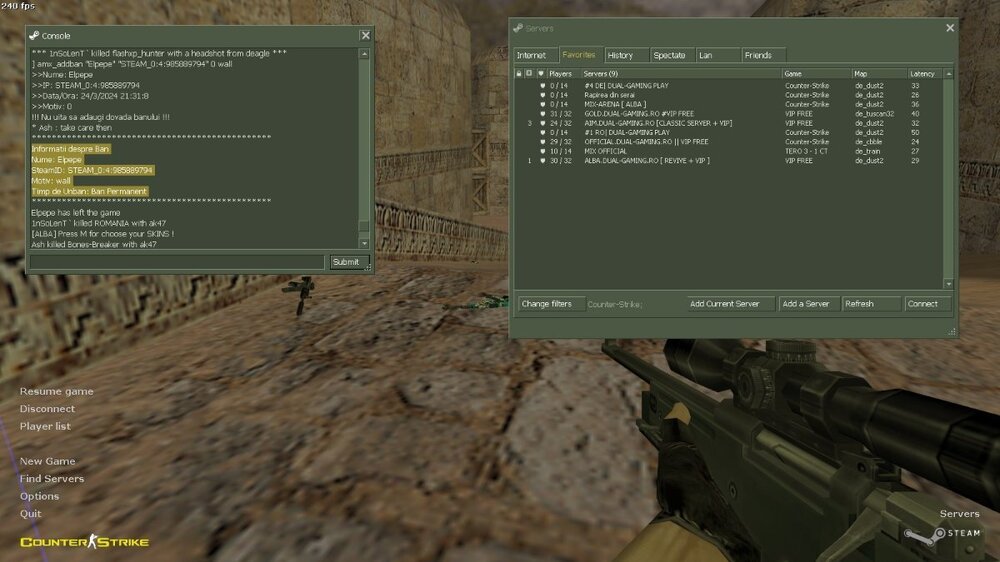Screen dimensions: 1000x562
Task: Select the Spectate tab
Action: pos(670,55)
